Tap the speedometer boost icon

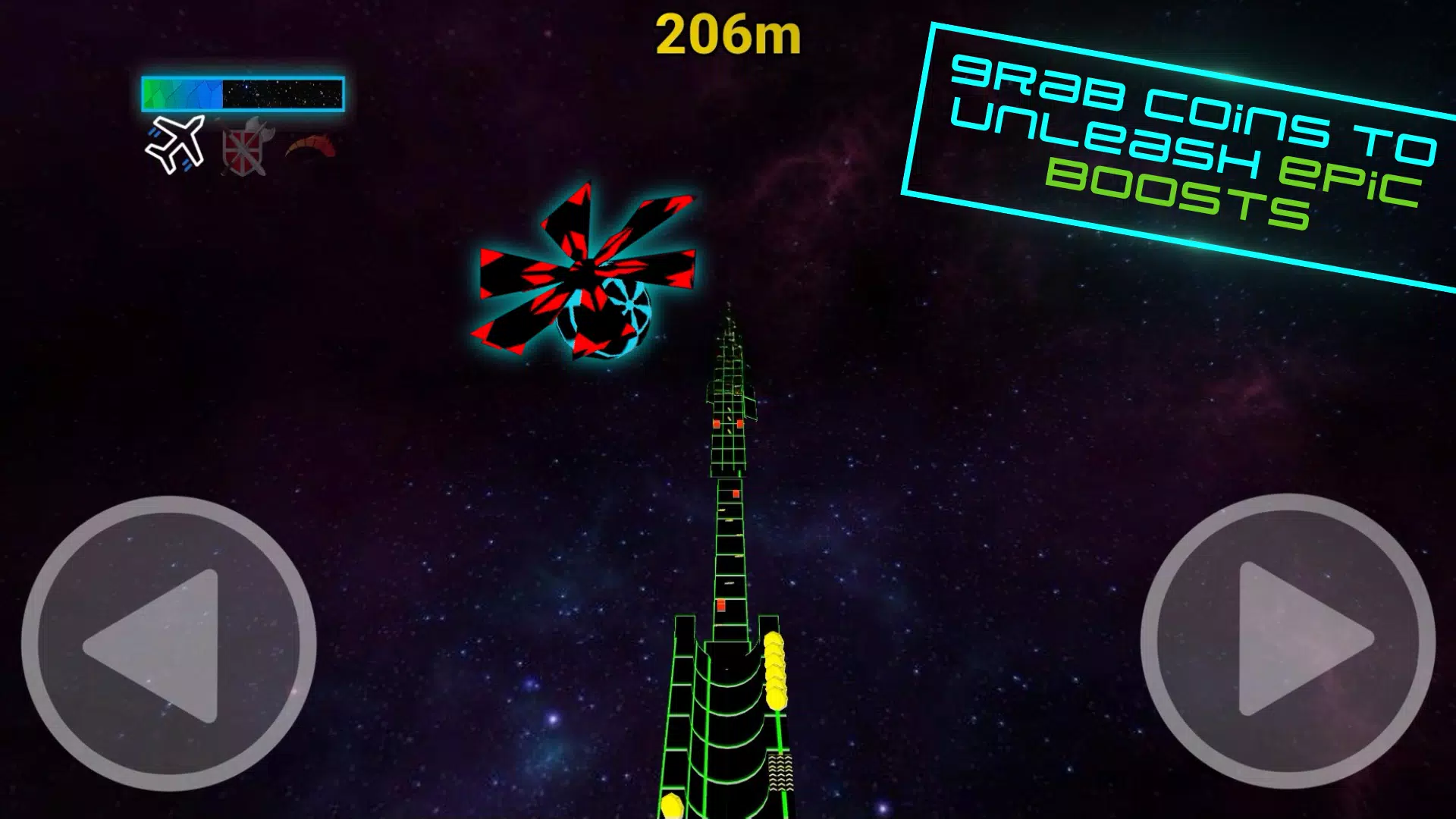tap(312, 146)
